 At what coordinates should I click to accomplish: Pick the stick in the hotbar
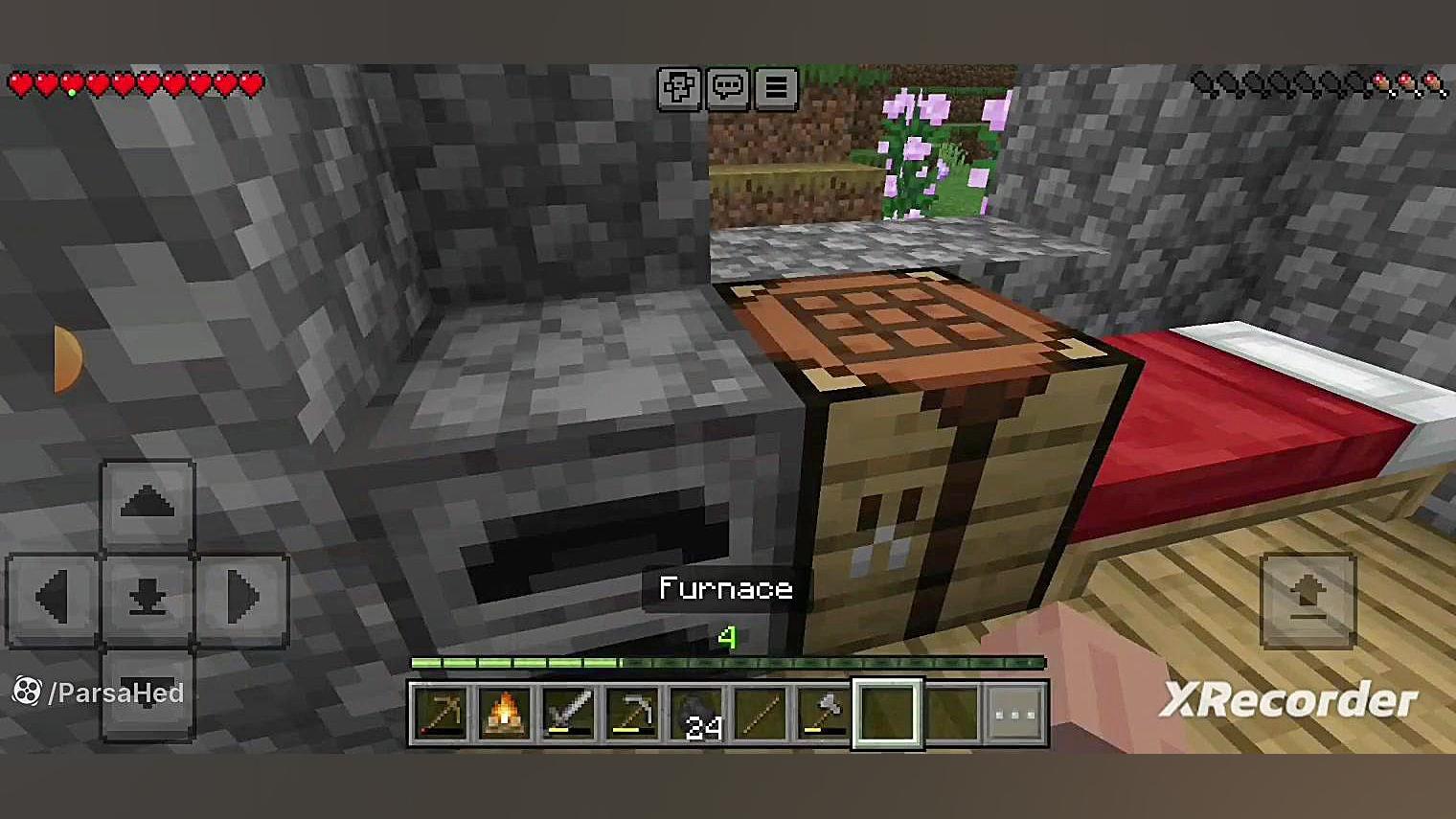pos(761,713)
